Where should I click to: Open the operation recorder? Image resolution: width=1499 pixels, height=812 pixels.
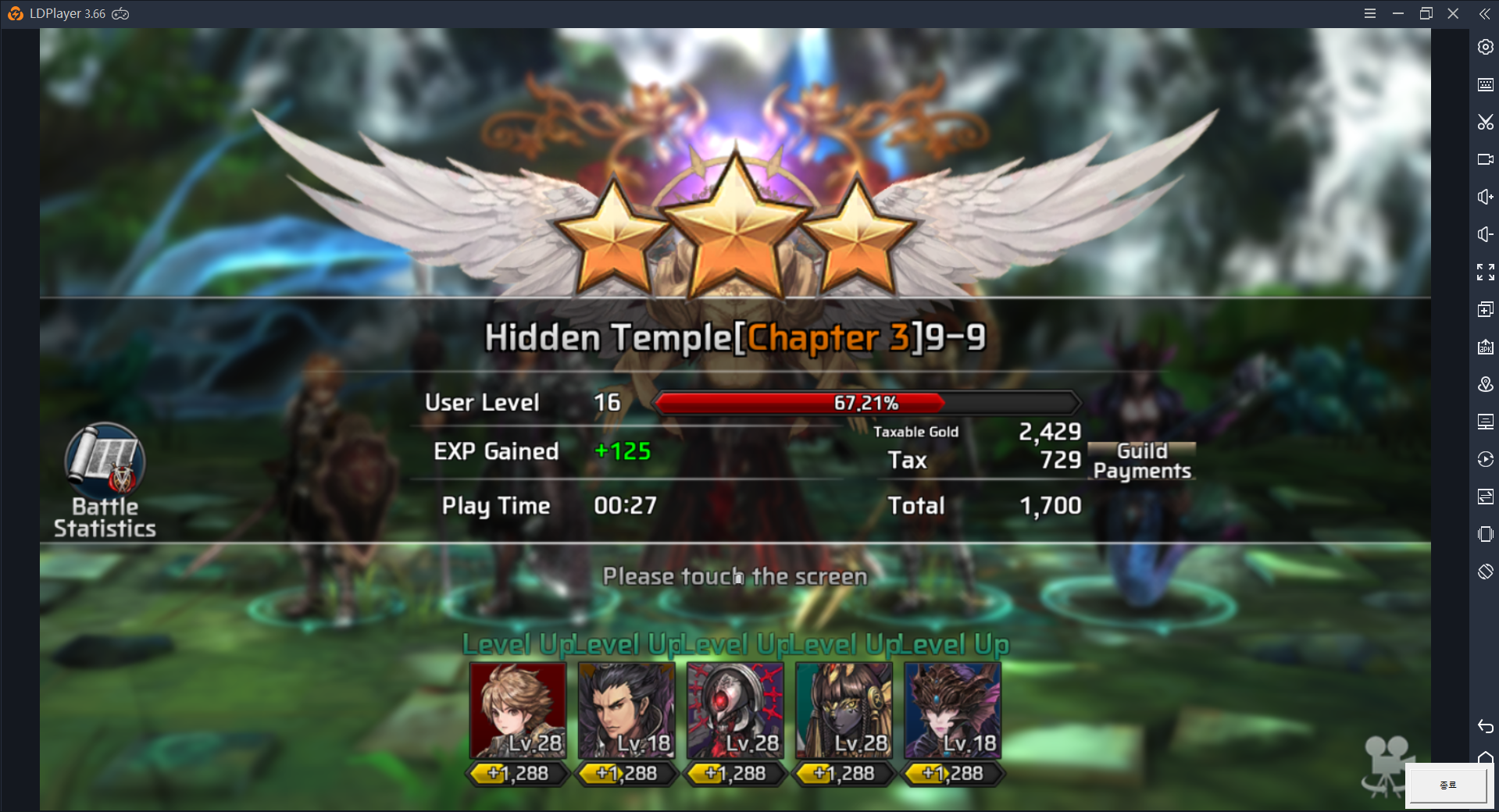1485,458
